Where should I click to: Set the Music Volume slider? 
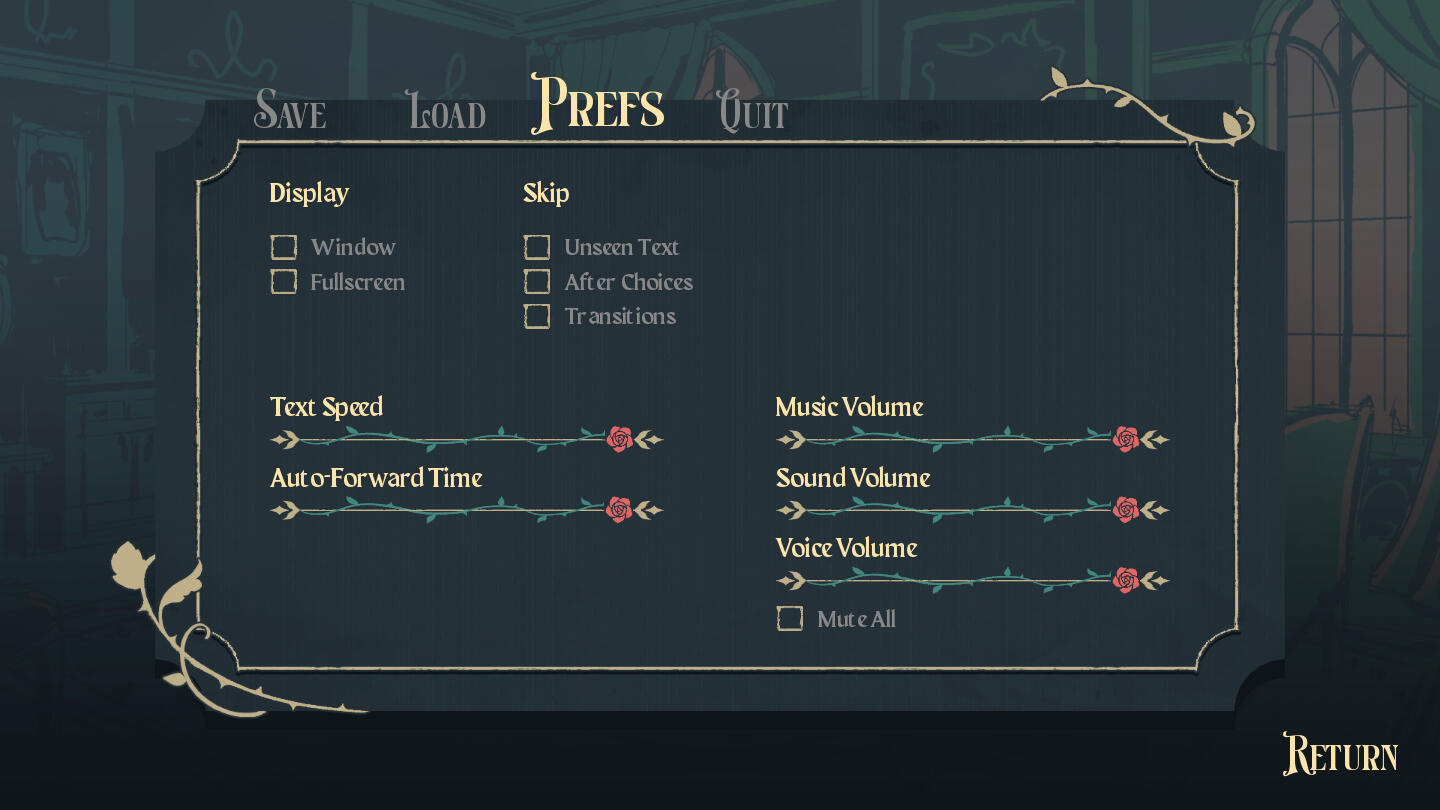point(972,439)
